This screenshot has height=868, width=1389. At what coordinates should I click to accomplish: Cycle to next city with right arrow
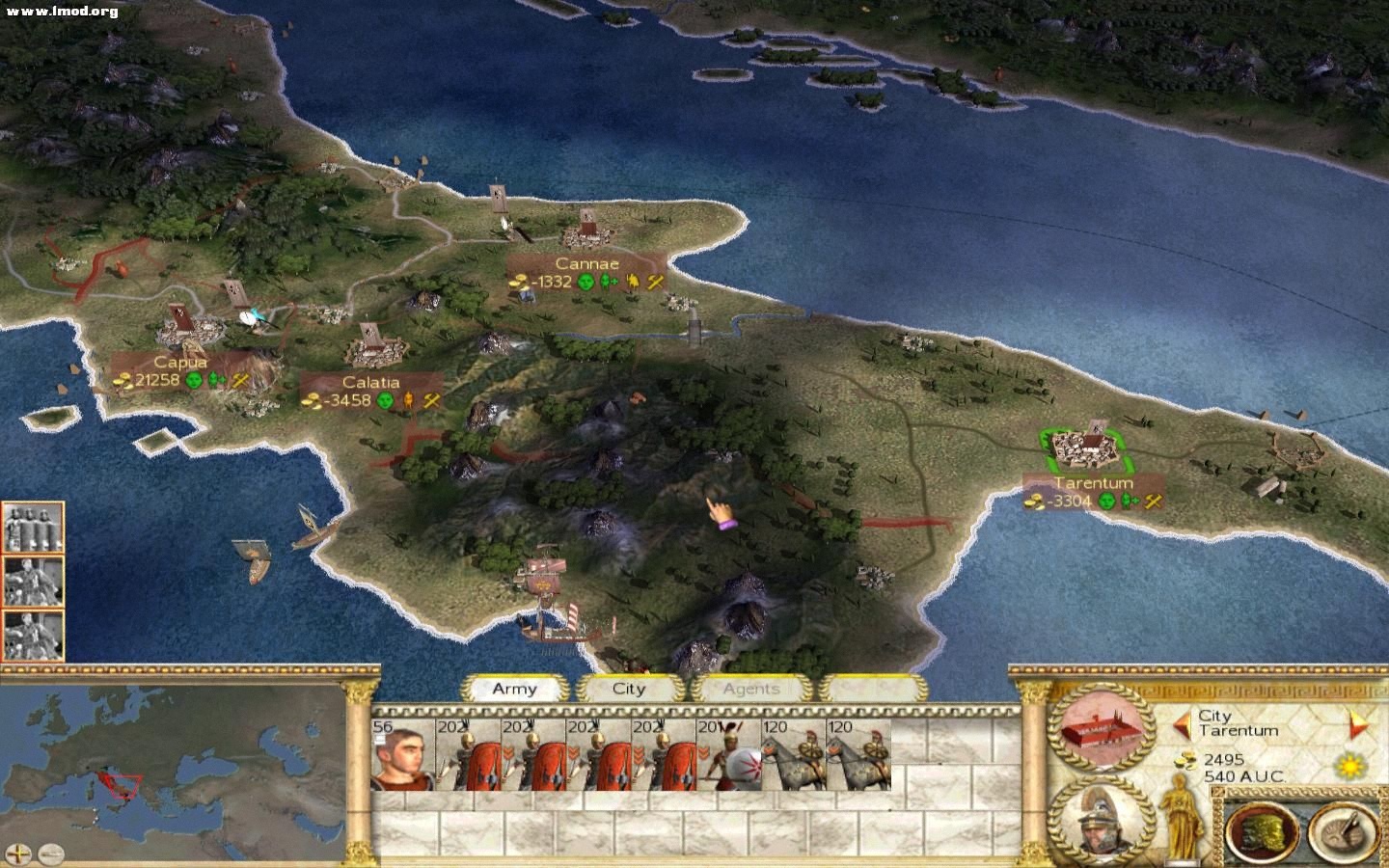[x=1358, y=722]
